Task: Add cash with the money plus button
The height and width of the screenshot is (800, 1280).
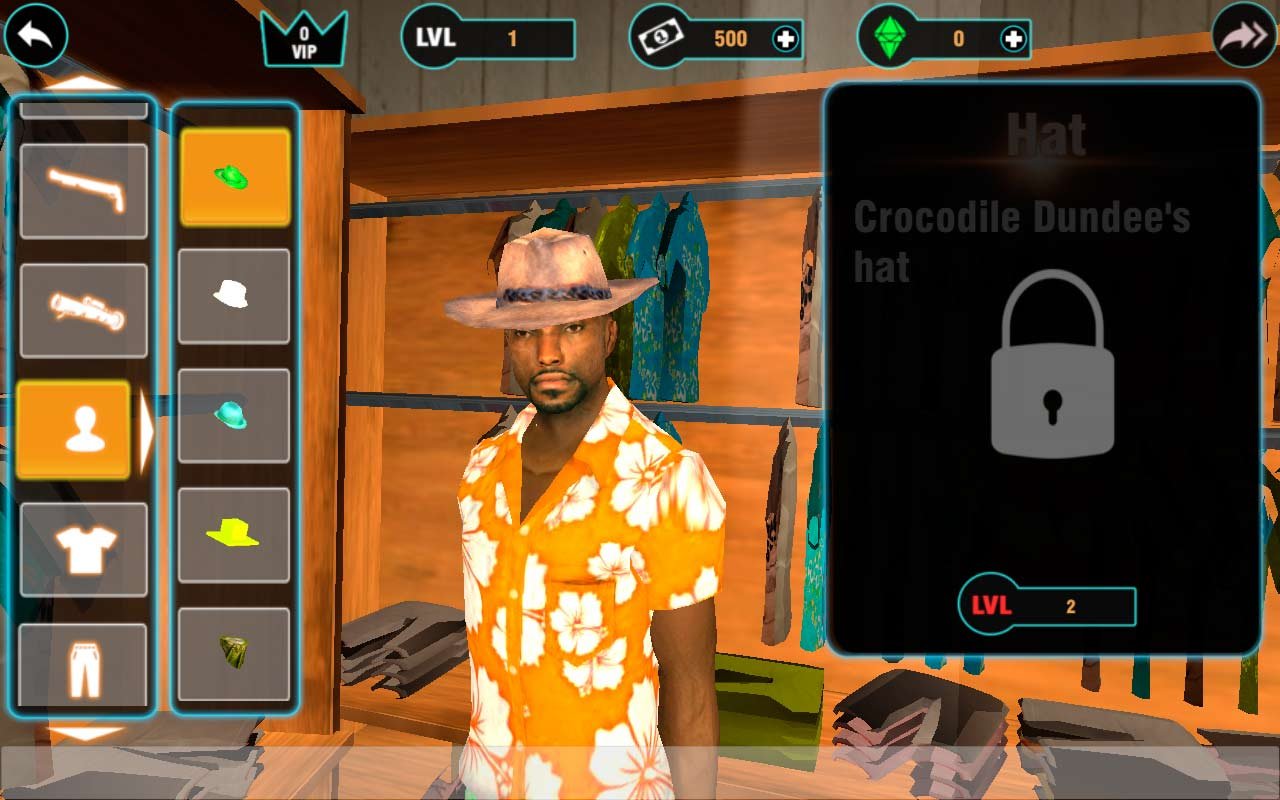Action: pyautogui.click(x=786, y=39)
